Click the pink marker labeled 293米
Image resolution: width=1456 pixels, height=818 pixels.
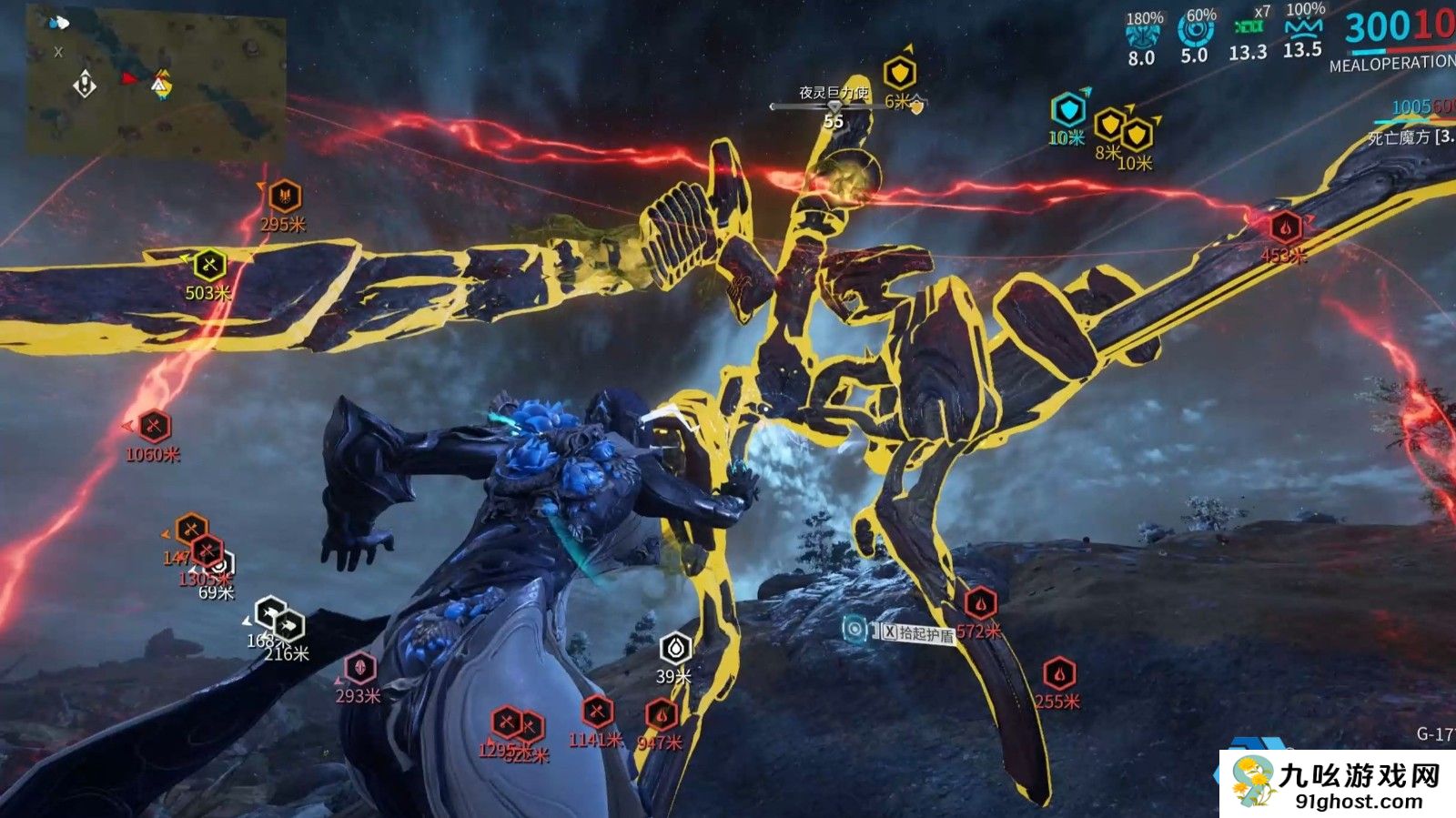click(360, 668)
